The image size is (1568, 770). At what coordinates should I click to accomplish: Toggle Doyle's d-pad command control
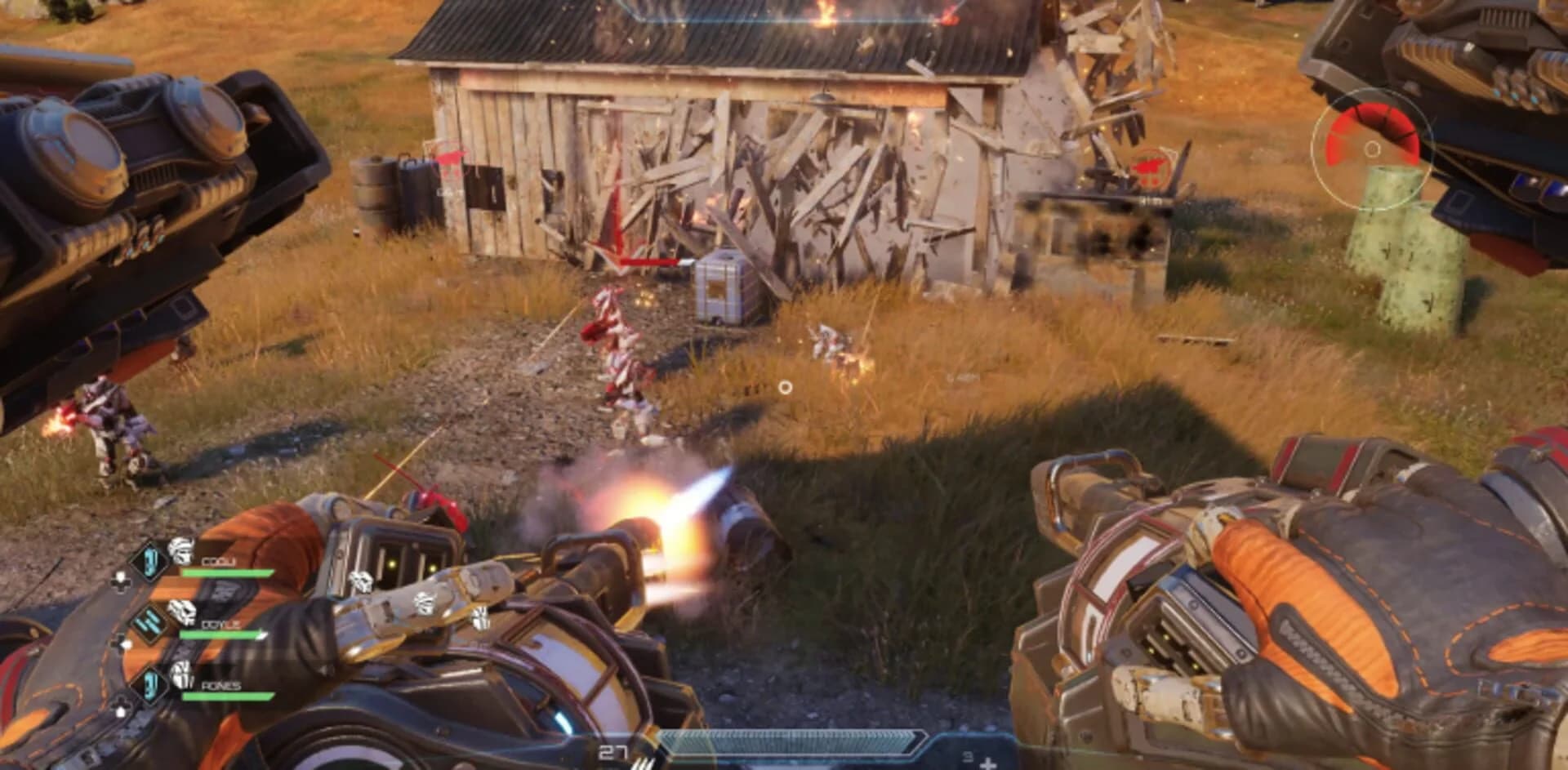point(122,643)
